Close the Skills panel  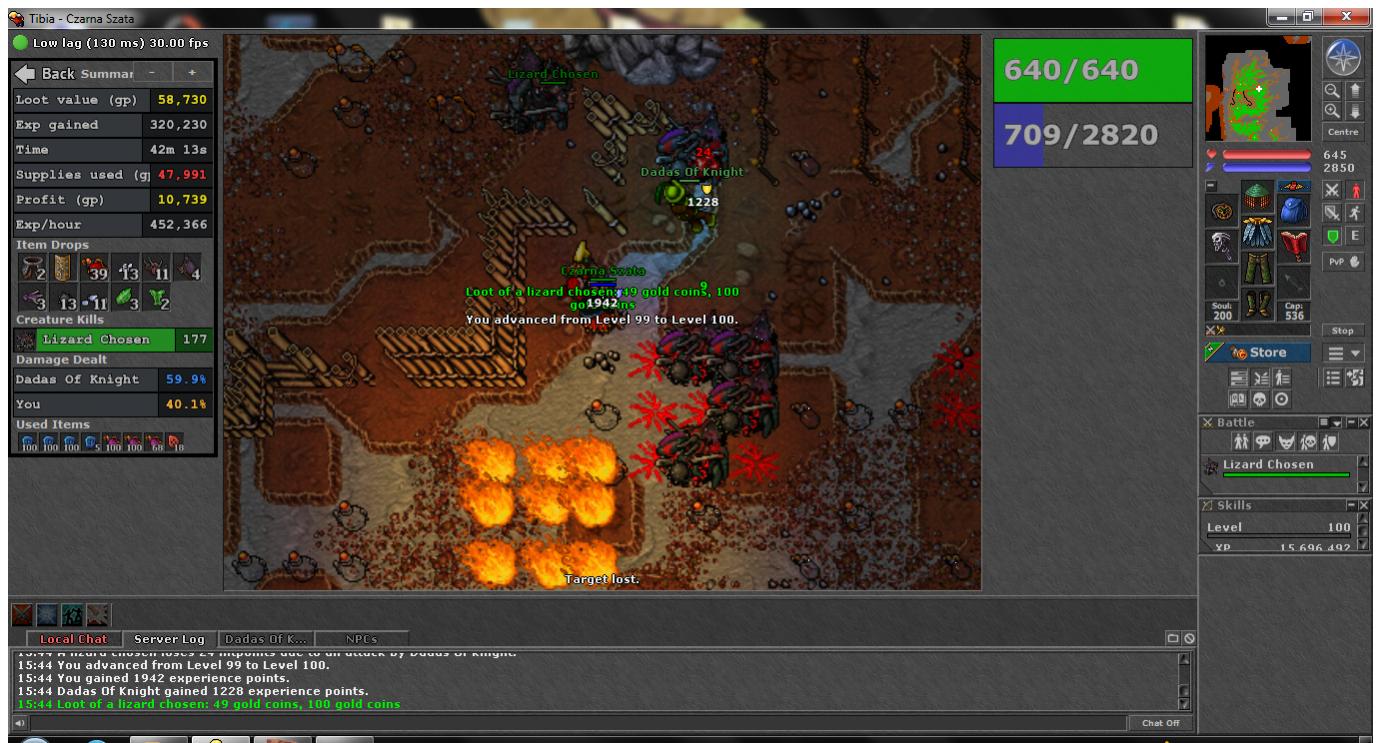1362,506
